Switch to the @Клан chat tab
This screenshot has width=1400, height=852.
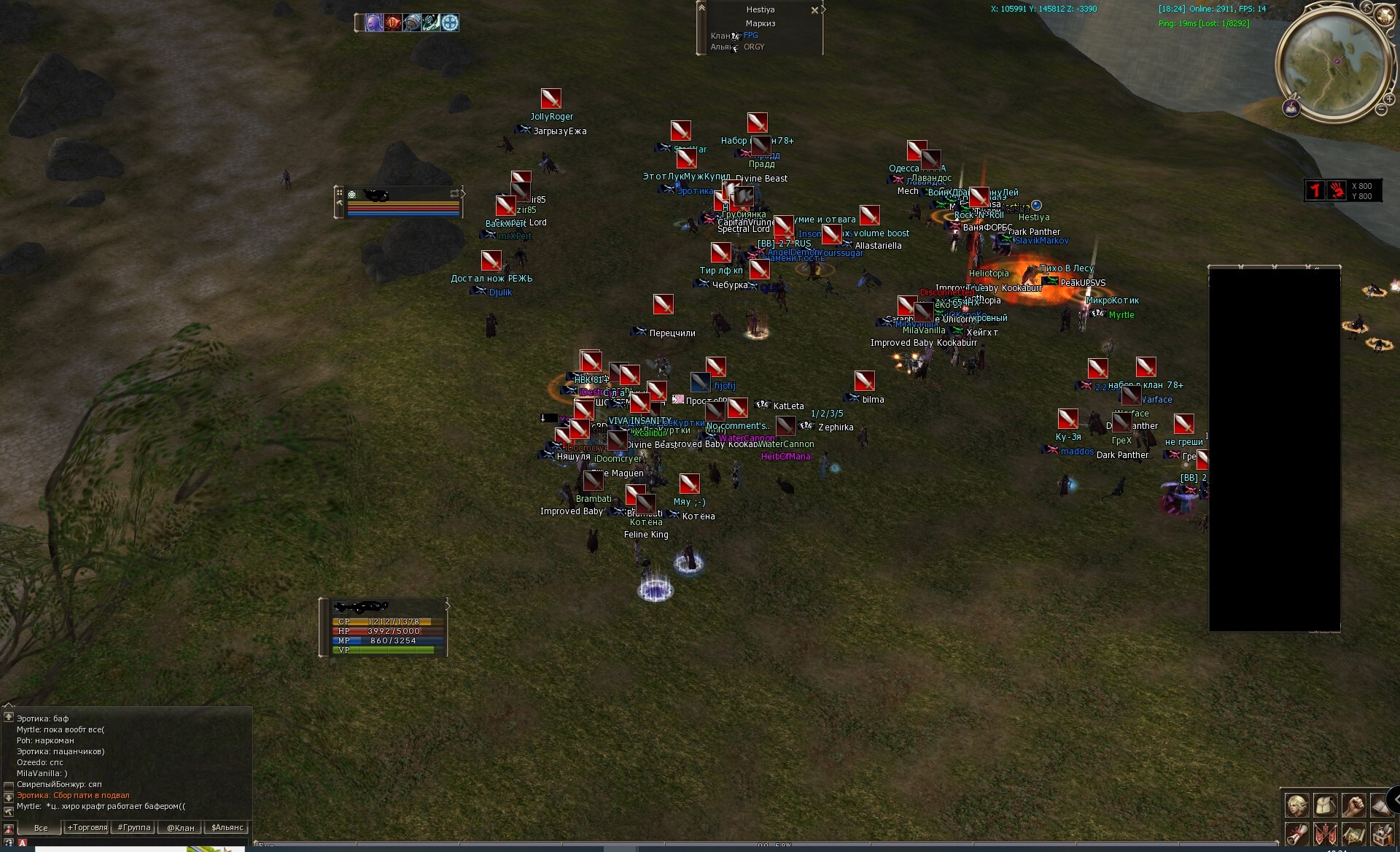pyautogui.click(x=180, y=828)
